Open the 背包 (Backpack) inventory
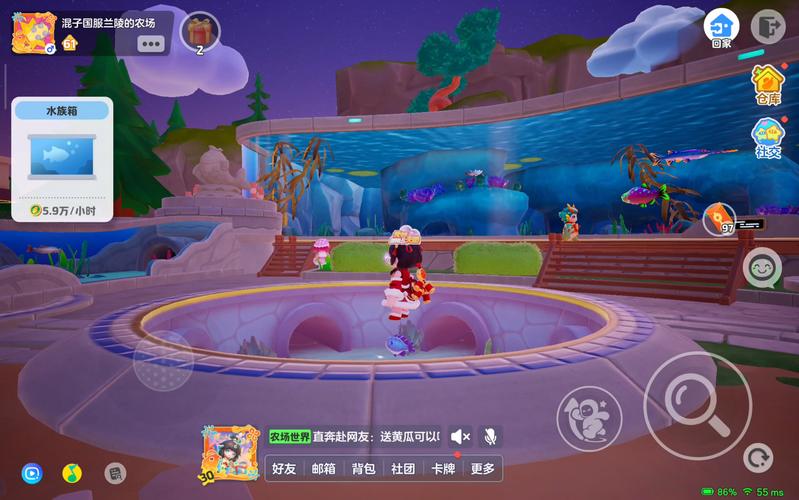The height and width of the screenshot is (500, 799). pyautogui.click(x=363, y=468)
